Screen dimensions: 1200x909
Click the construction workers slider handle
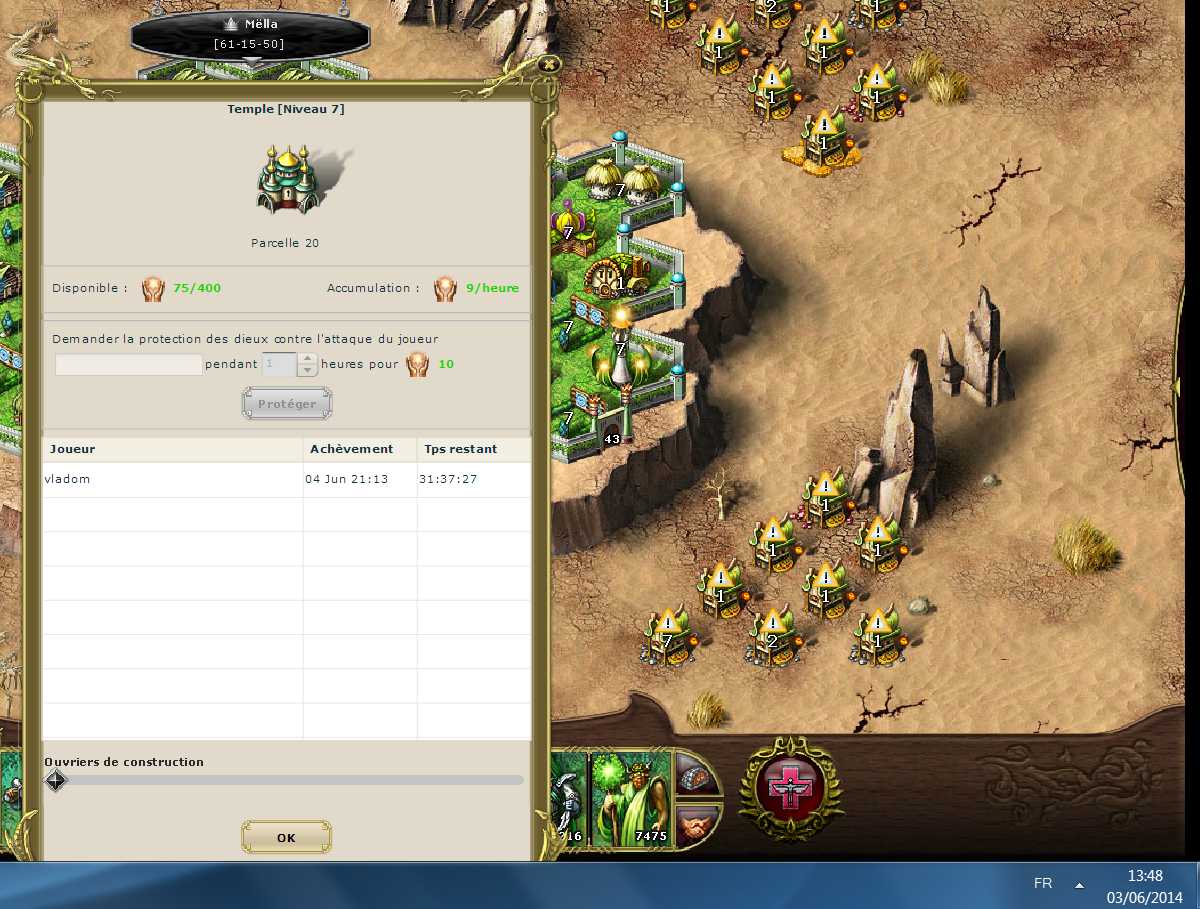56,780
